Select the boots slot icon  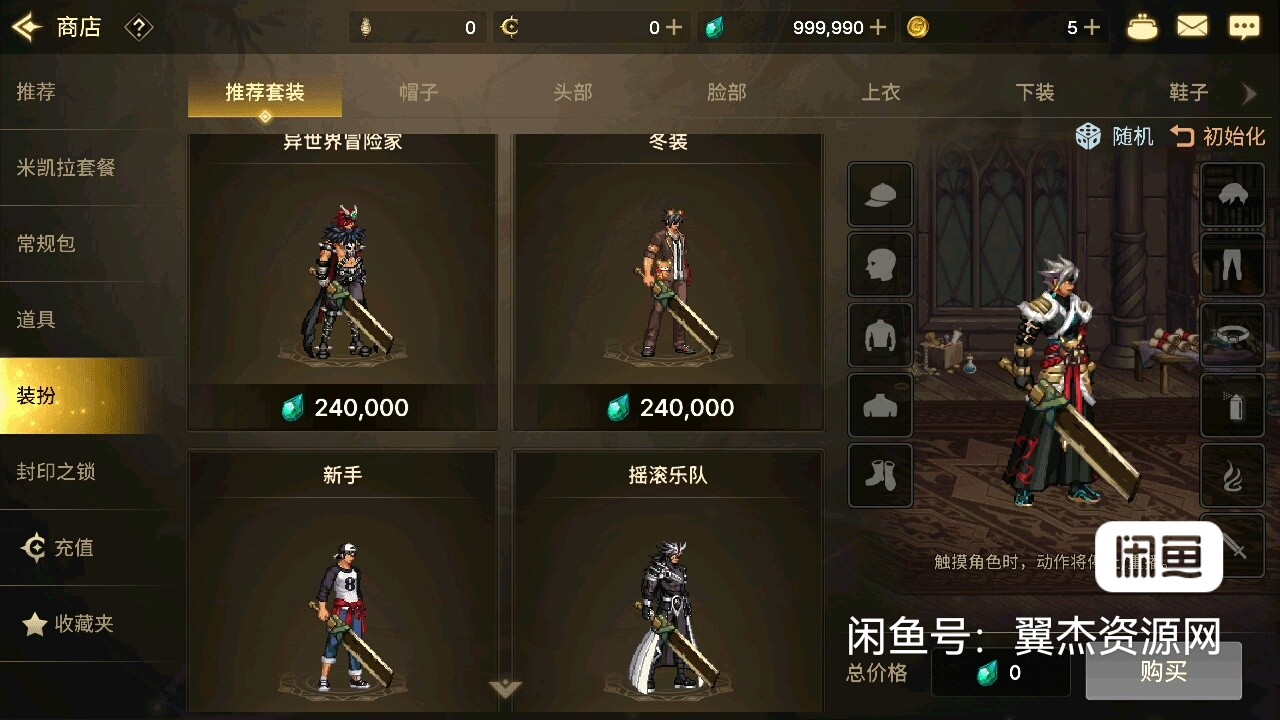tap(880, 475)
